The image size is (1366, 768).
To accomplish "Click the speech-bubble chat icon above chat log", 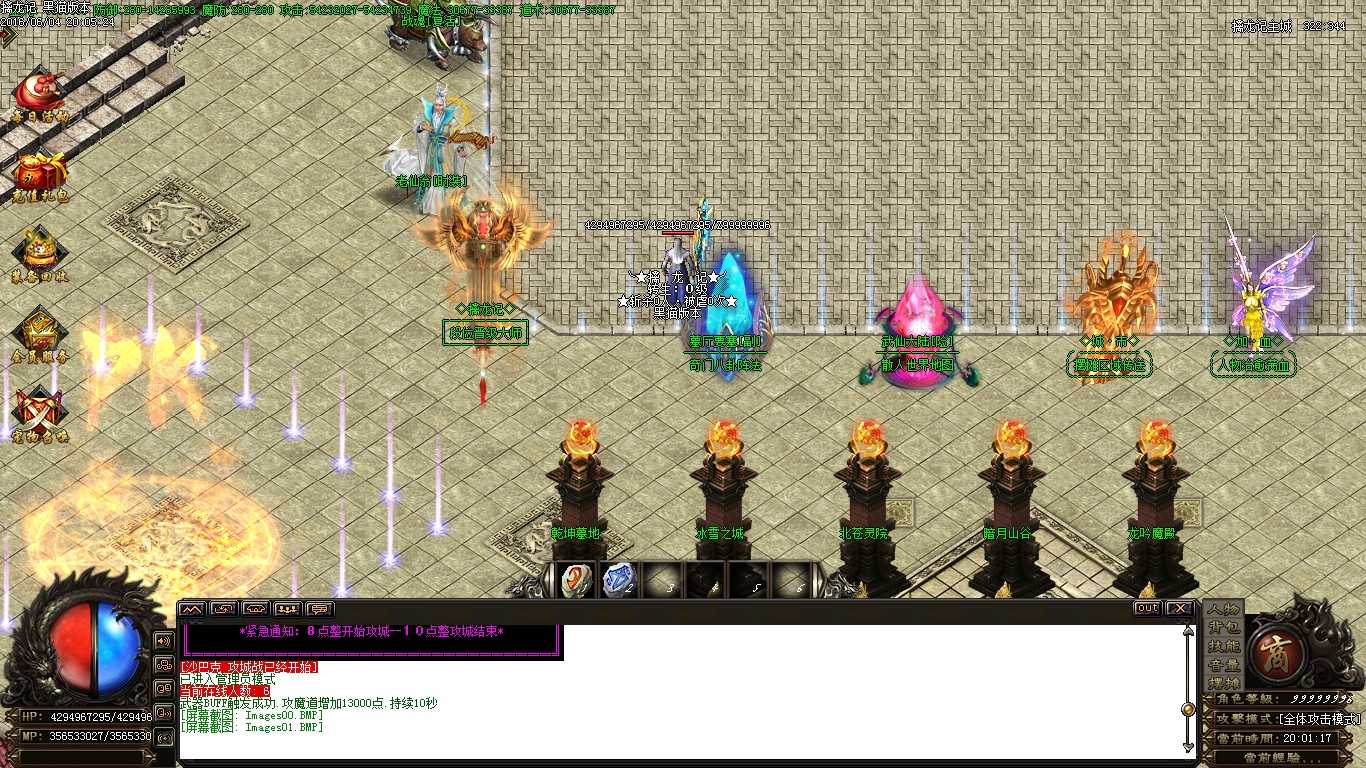I will click(x=317, y=608).
